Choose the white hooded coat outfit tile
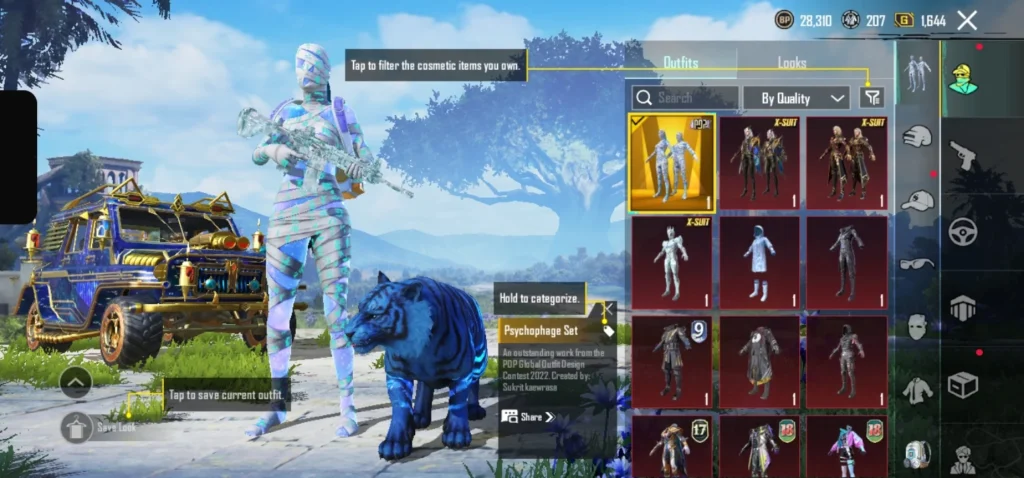This screenshot has width=1024, height=478. (x=759, y=262)
